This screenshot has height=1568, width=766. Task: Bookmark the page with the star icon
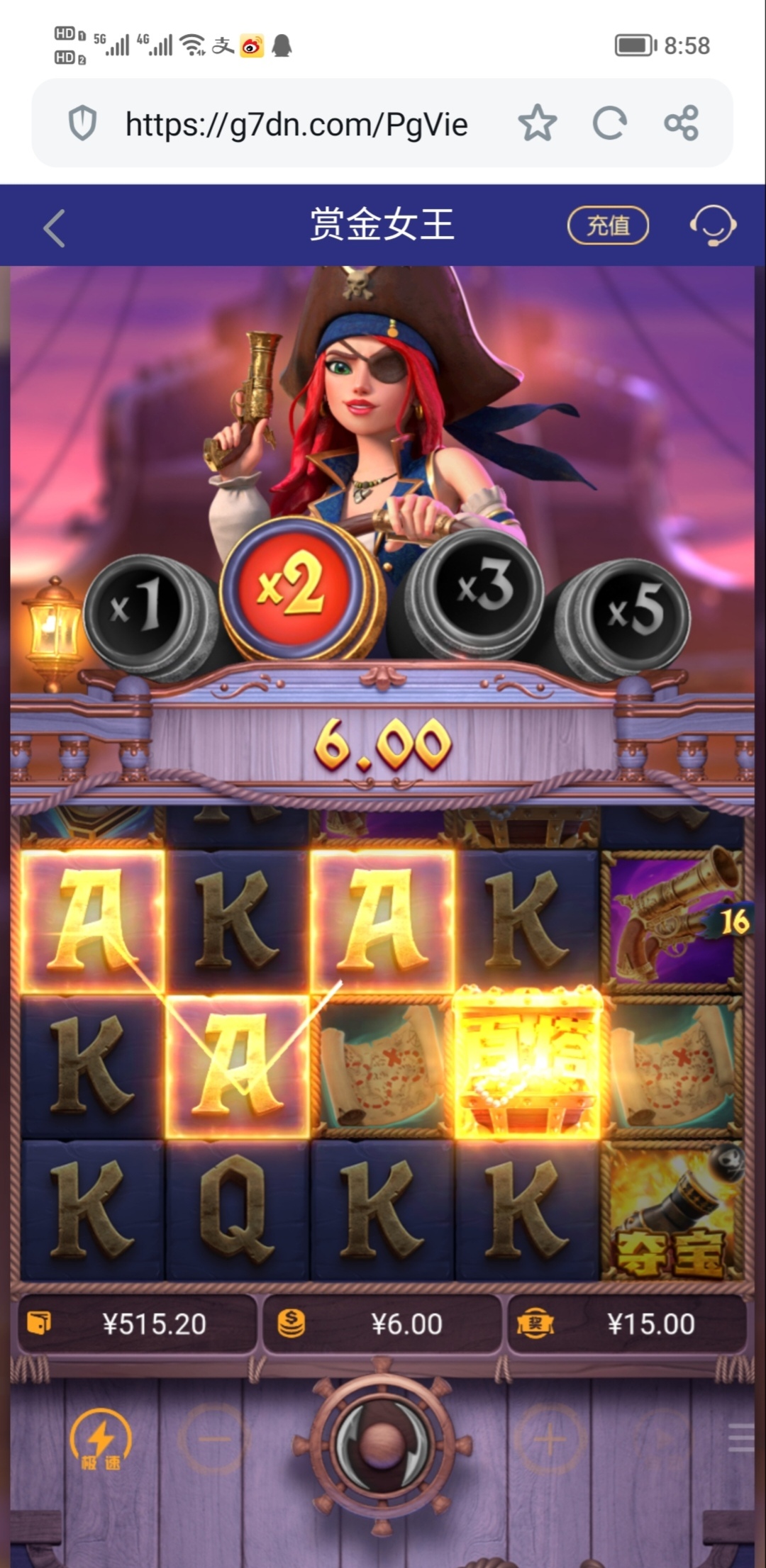[537, 123]
